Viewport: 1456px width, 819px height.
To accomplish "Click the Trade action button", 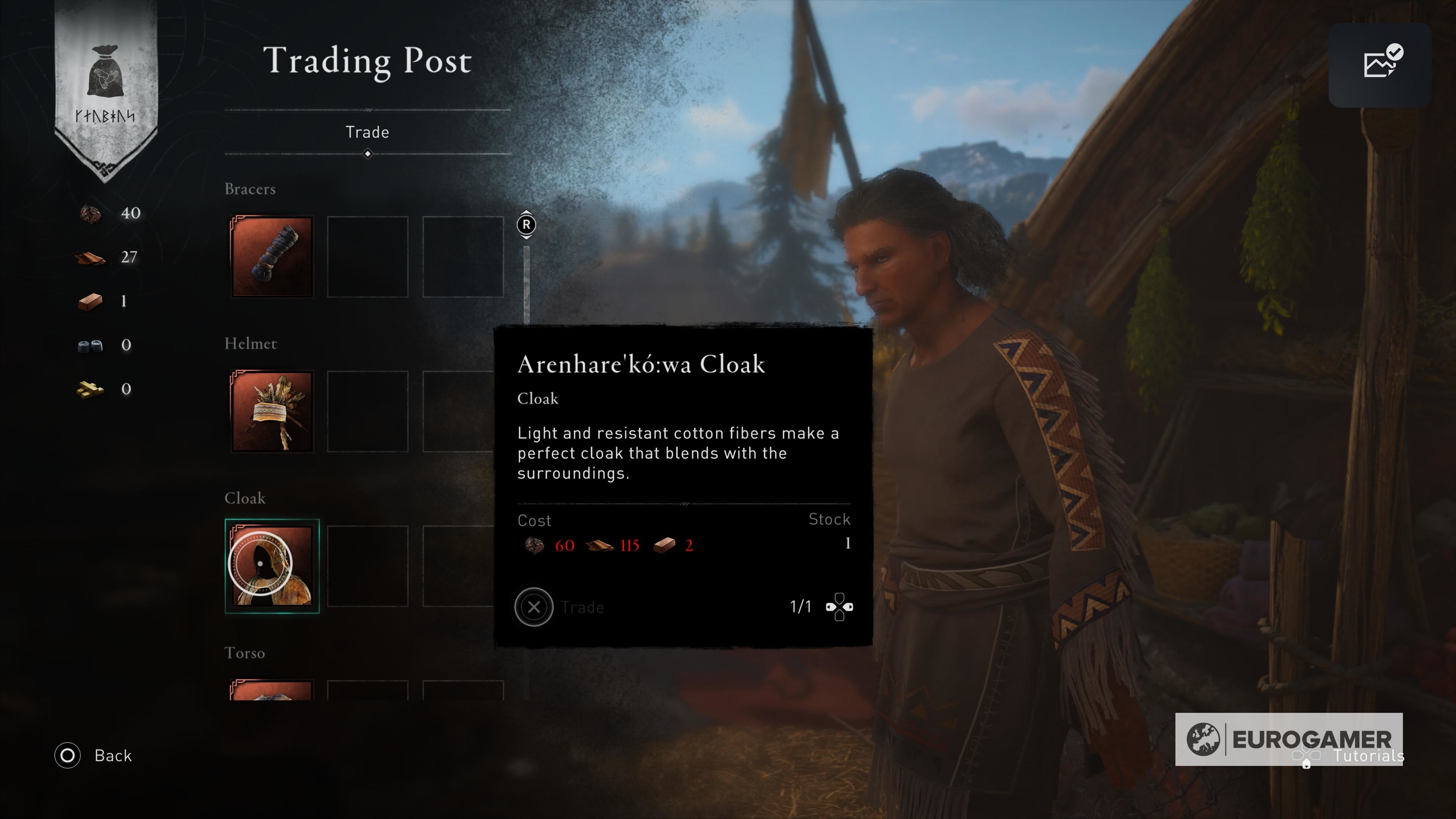I will tap(533, 607).
